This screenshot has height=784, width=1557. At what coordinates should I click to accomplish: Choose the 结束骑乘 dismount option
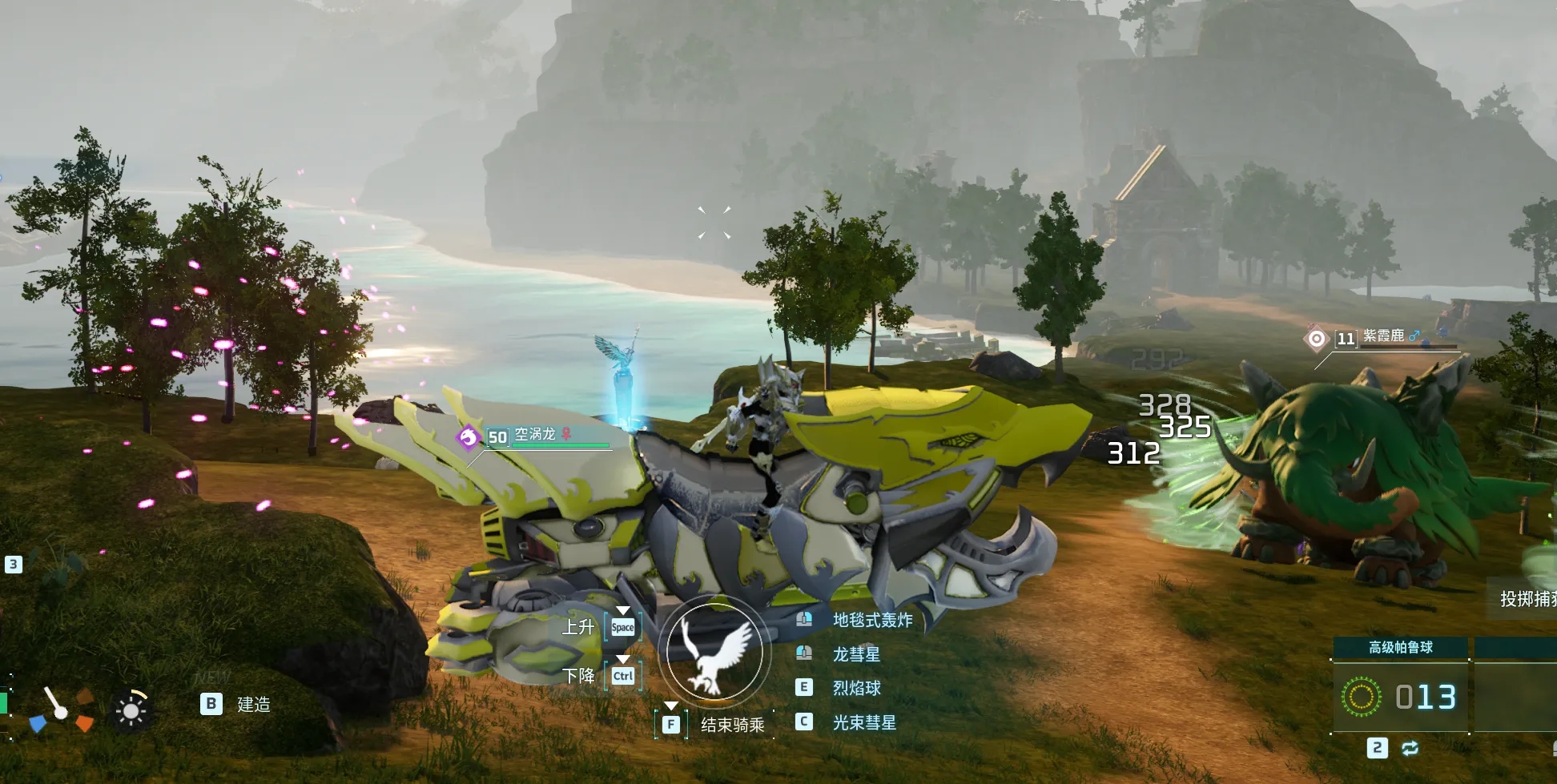coord(731,725)
